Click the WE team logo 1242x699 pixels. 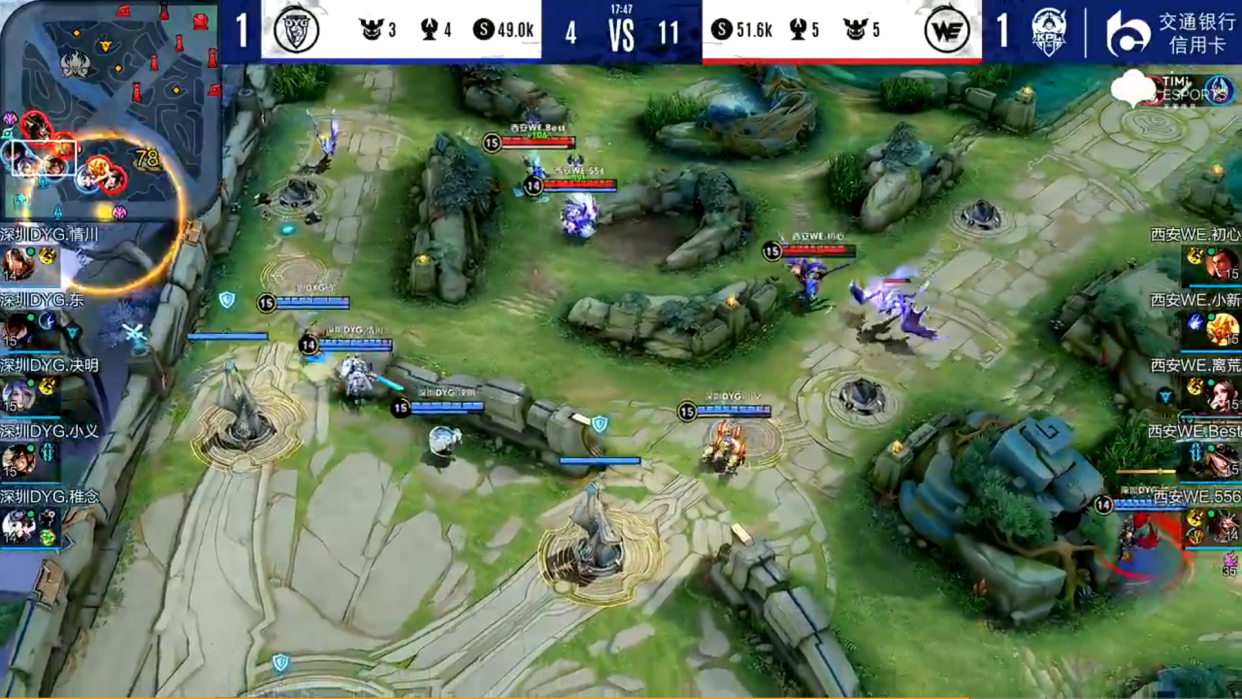tap(946, 30)
